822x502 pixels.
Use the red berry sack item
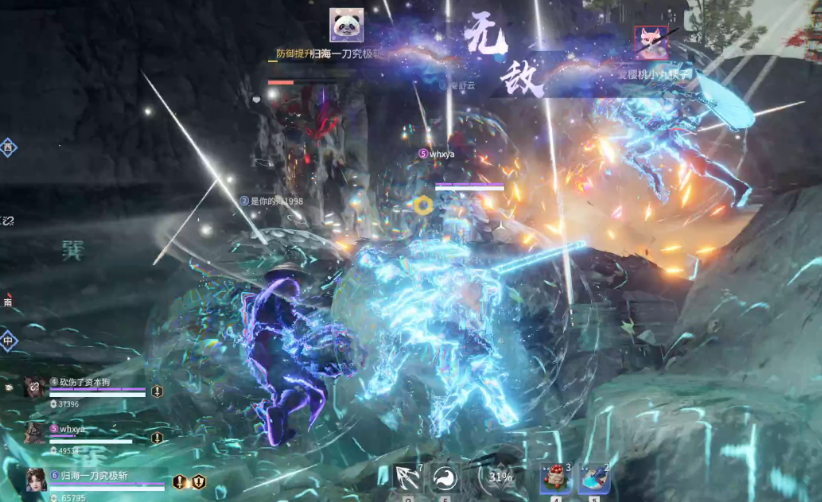pyautogui.click(x=555, y=478)
